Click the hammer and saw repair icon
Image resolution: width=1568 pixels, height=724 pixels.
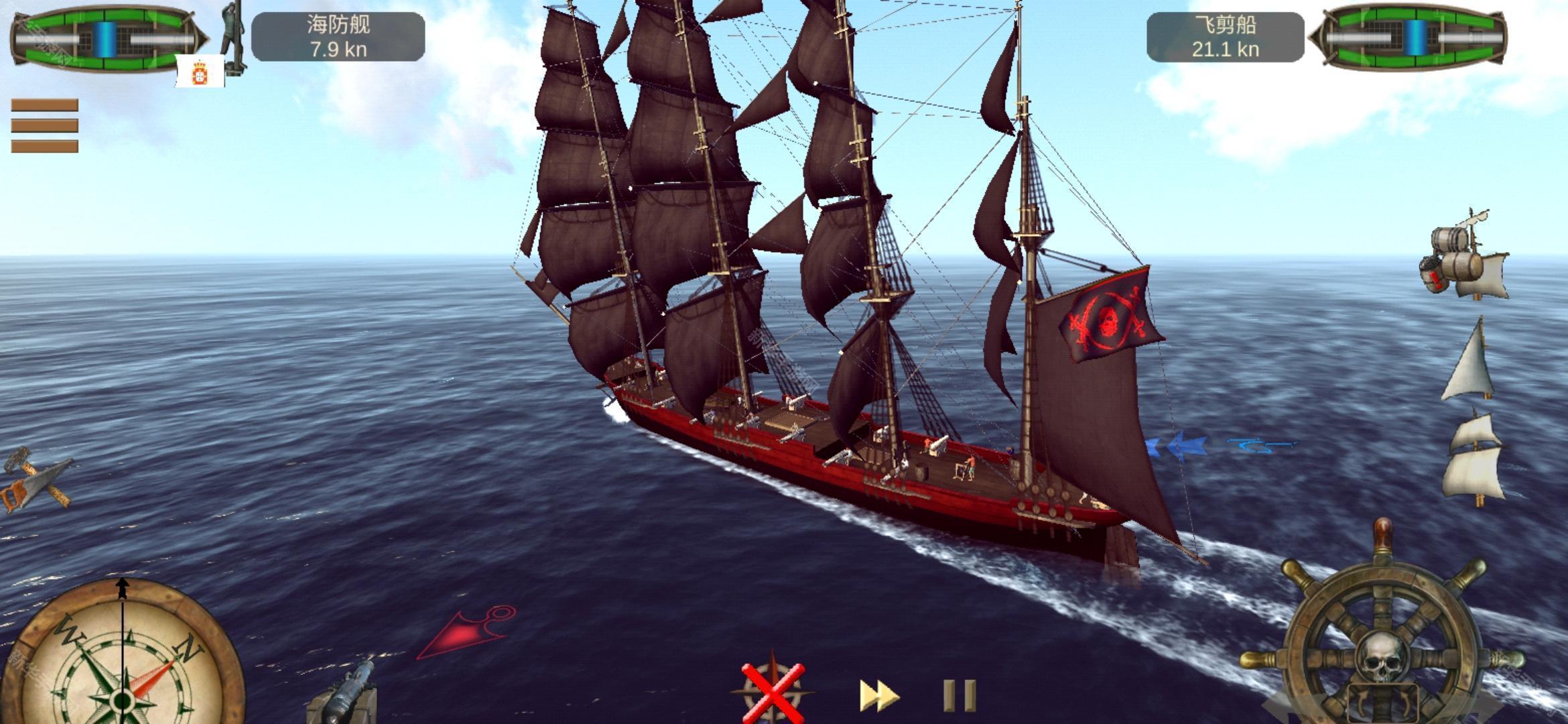tap(37, 480)
